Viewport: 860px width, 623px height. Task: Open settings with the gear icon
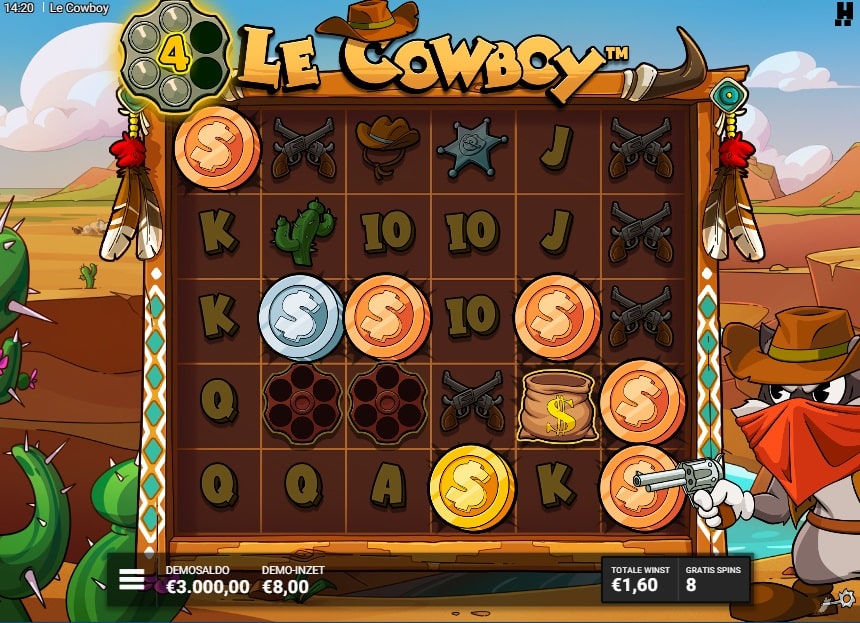[847, 598]
